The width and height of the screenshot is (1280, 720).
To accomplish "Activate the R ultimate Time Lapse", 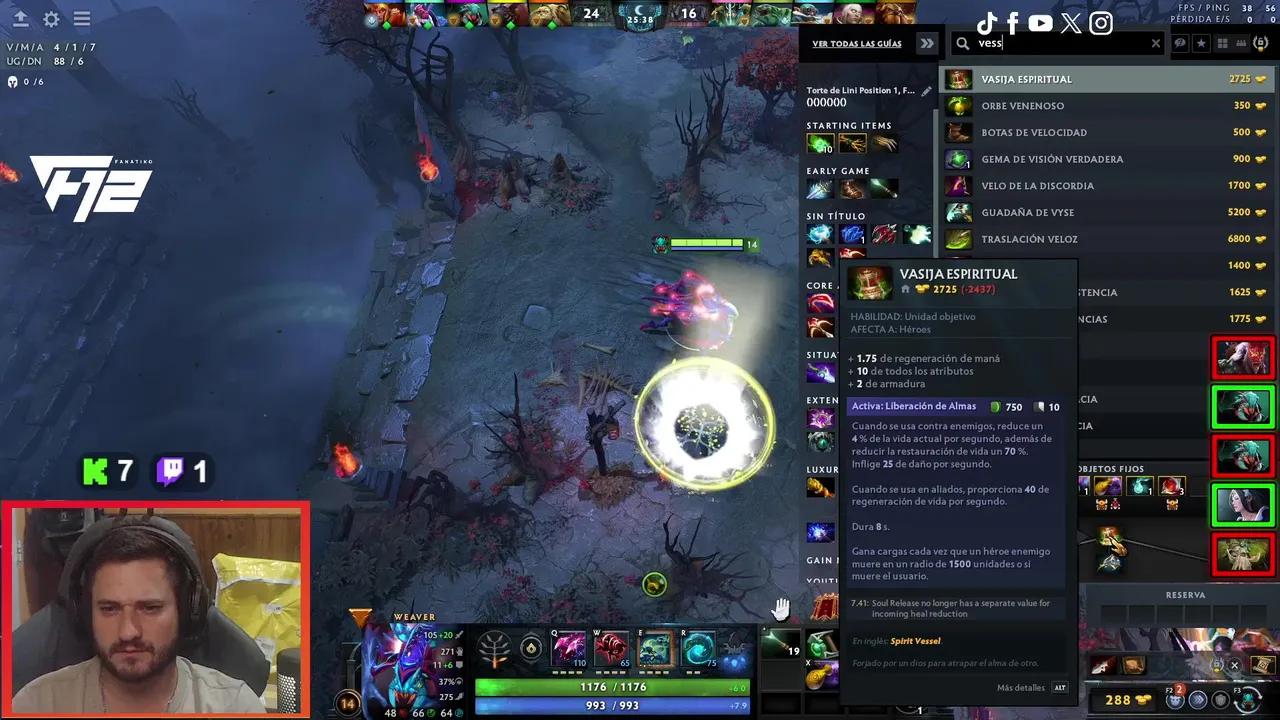I will pyautogui.click(x=698, y=647).
